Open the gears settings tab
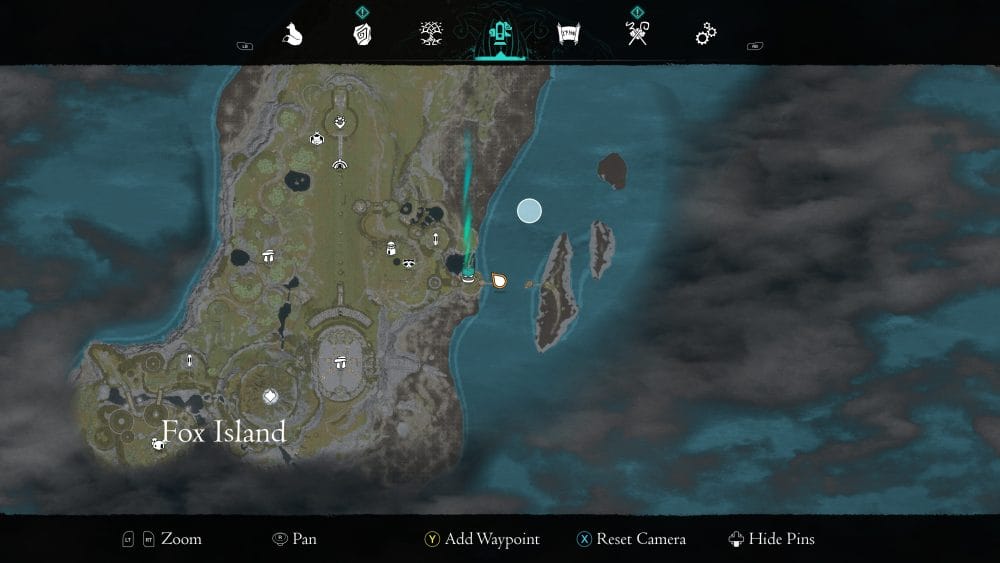 [706, 35]
